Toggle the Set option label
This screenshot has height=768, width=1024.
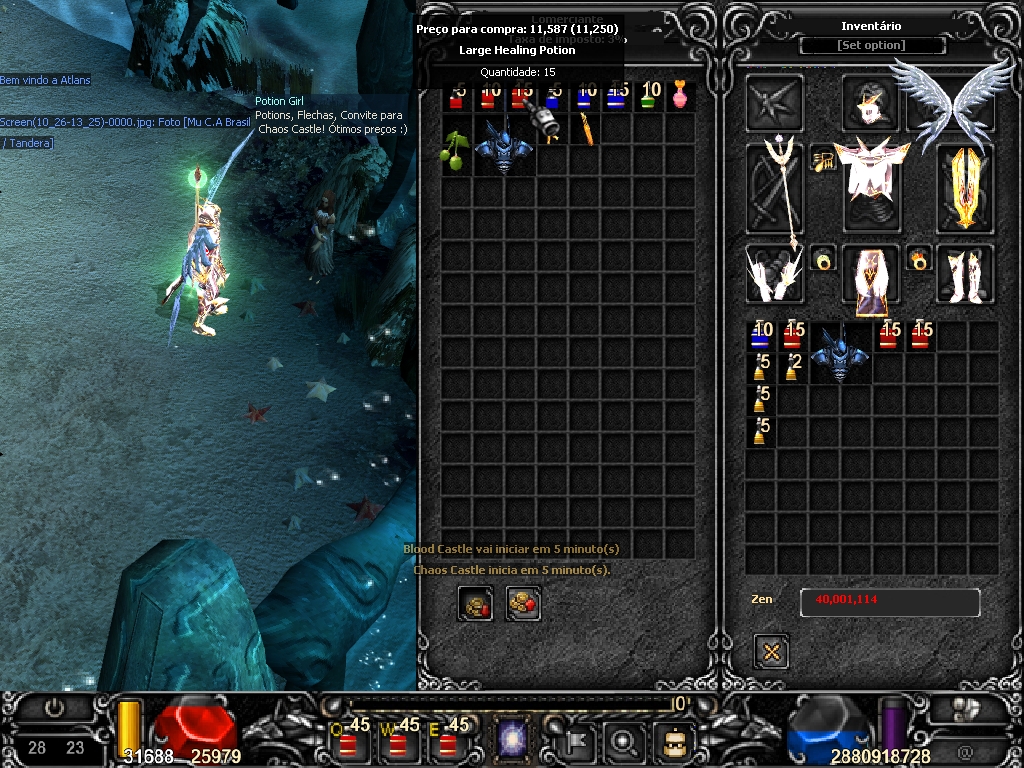click(871, 46)
